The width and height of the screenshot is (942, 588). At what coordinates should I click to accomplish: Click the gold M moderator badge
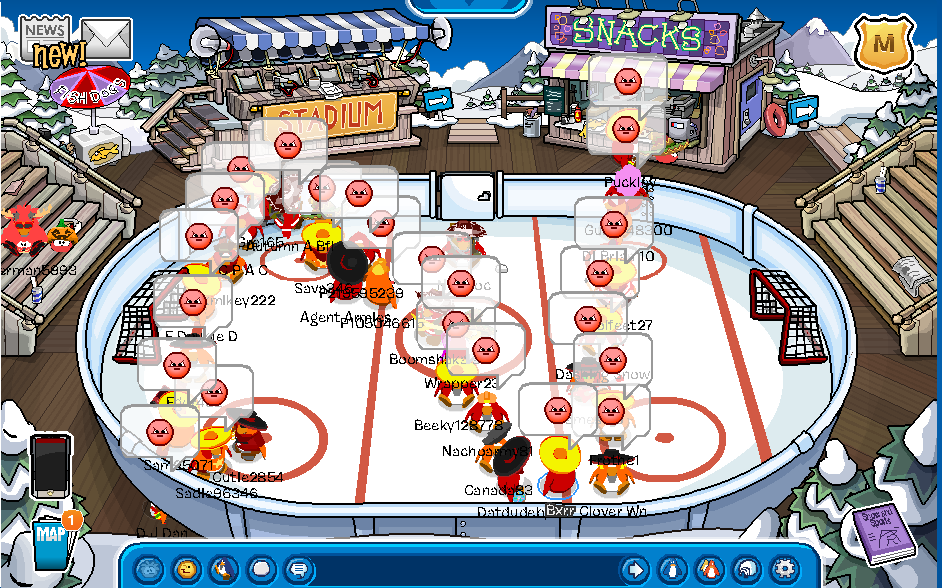coord(884,44)
